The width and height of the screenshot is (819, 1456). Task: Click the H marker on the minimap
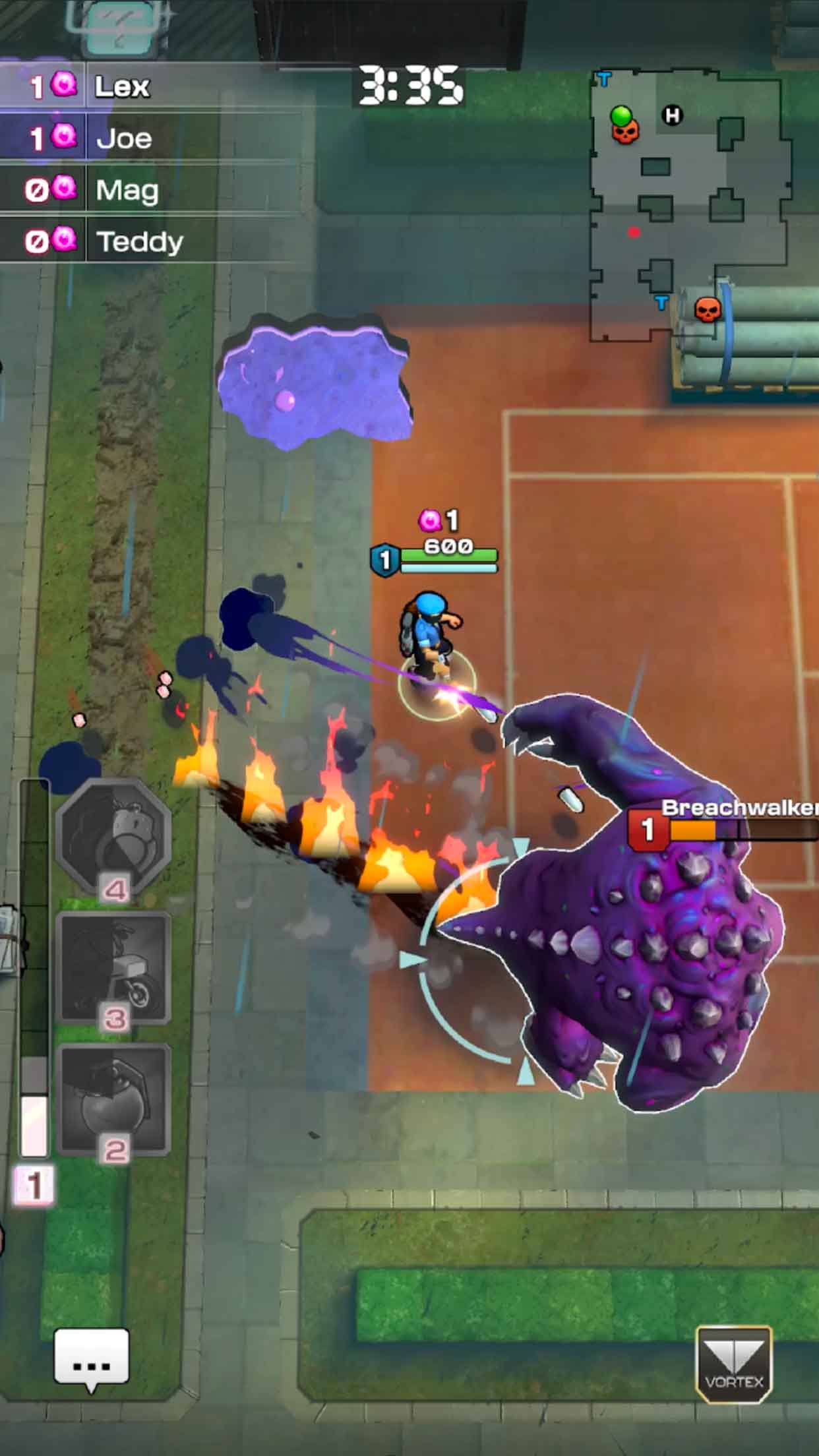click(x=672, y=116)
